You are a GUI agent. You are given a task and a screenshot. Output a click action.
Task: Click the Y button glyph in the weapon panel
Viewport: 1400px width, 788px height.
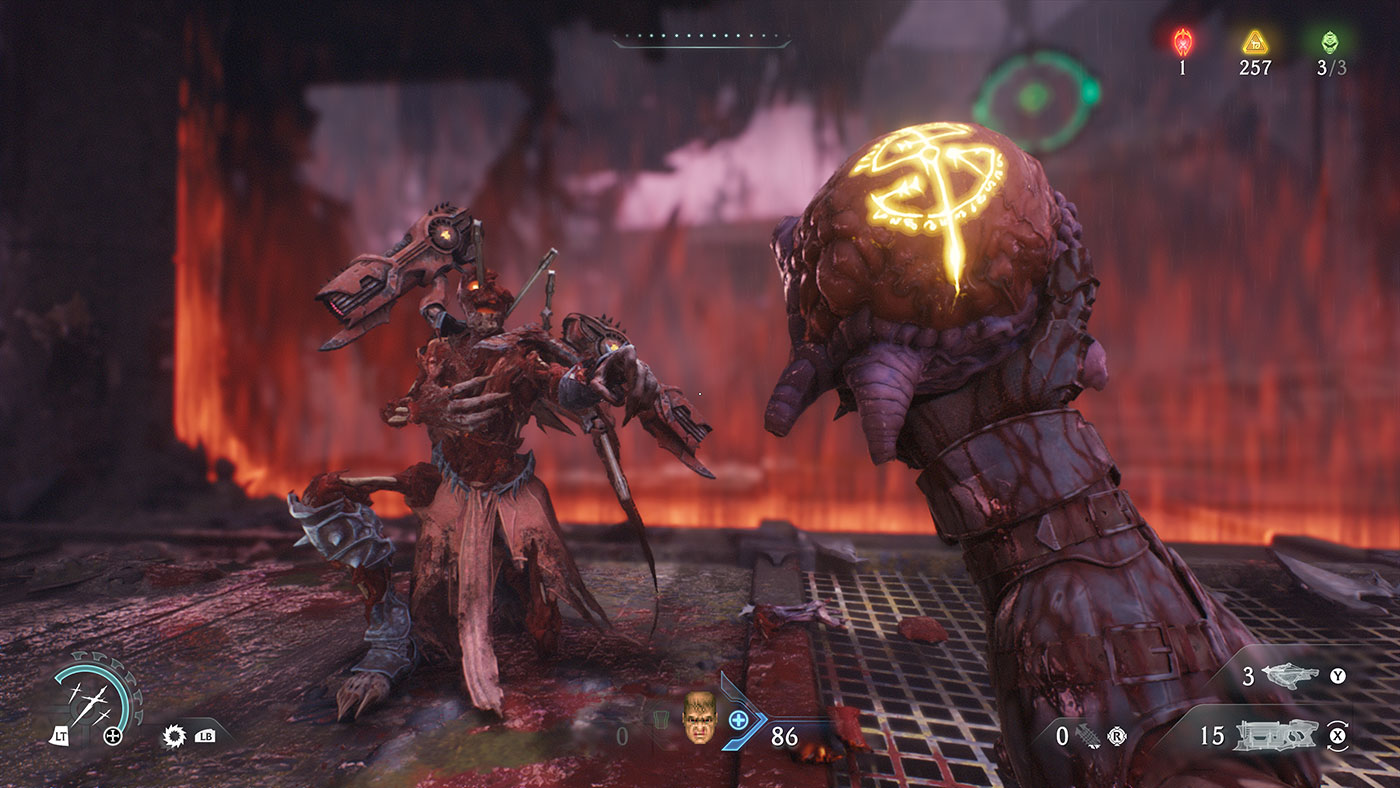click(1337, 677)
